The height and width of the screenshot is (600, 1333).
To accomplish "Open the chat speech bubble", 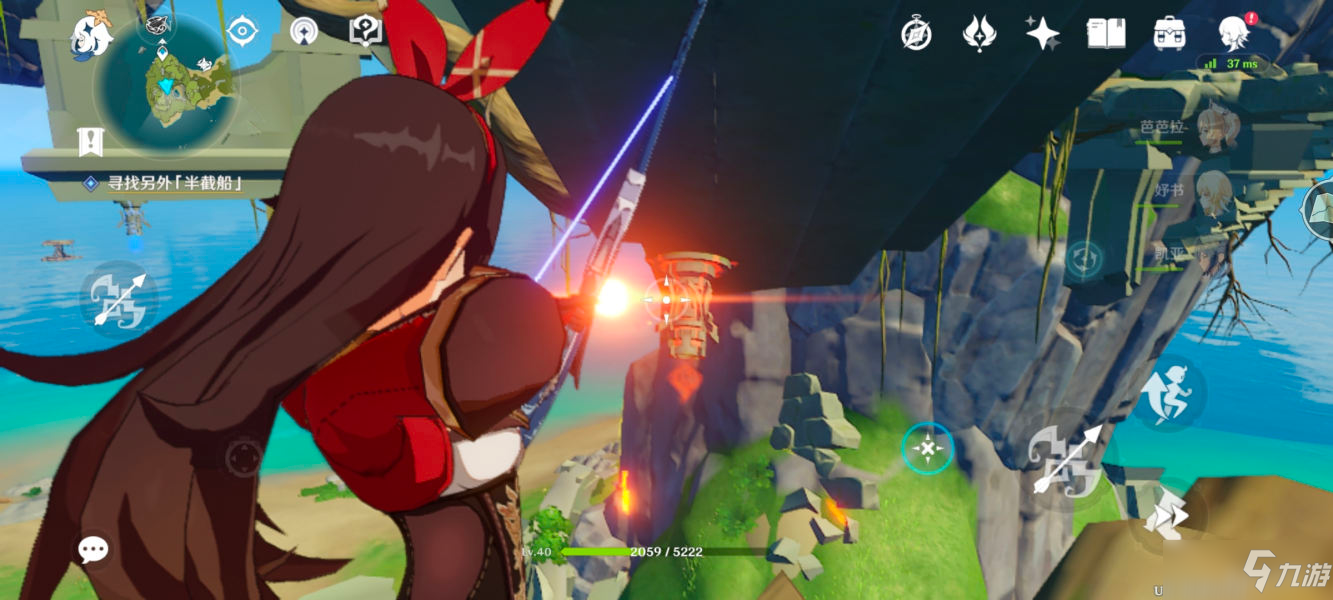I will click(x=94, y=548).
